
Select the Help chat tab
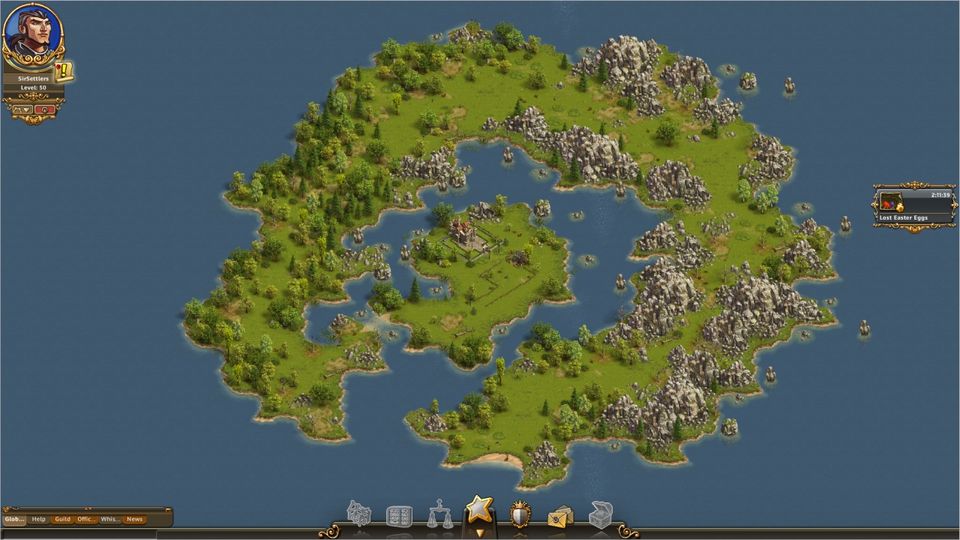click(x=39, y=519)
